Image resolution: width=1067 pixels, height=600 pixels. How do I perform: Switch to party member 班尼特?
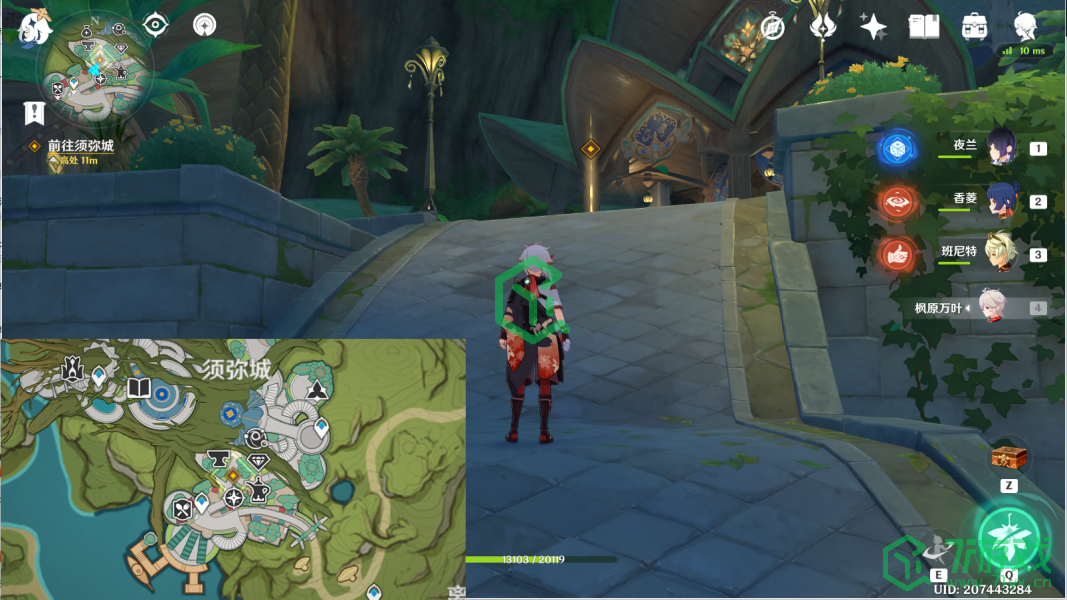(x=1001, y=253)
